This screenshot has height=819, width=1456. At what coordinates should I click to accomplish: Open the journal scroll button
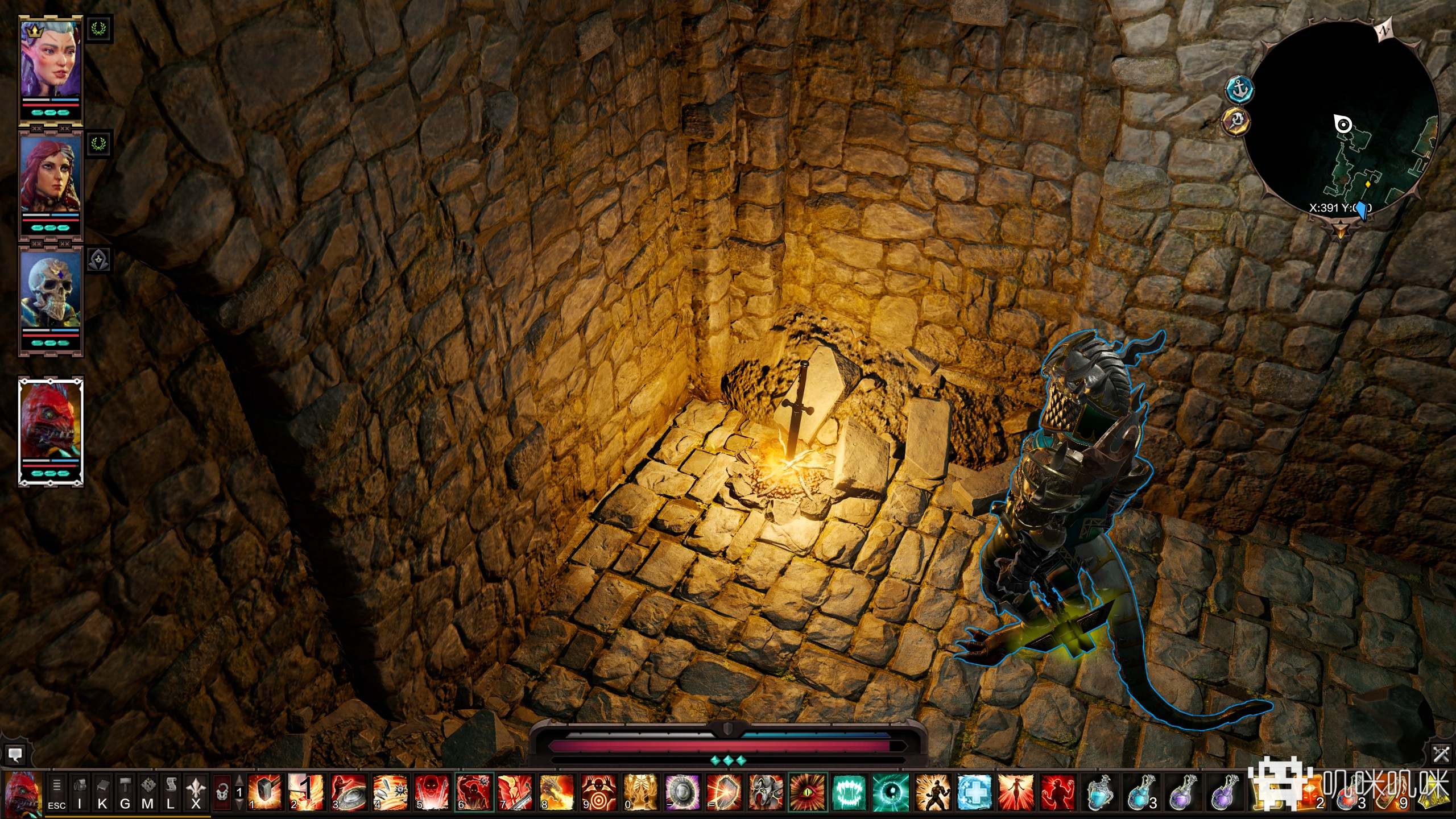171,792
